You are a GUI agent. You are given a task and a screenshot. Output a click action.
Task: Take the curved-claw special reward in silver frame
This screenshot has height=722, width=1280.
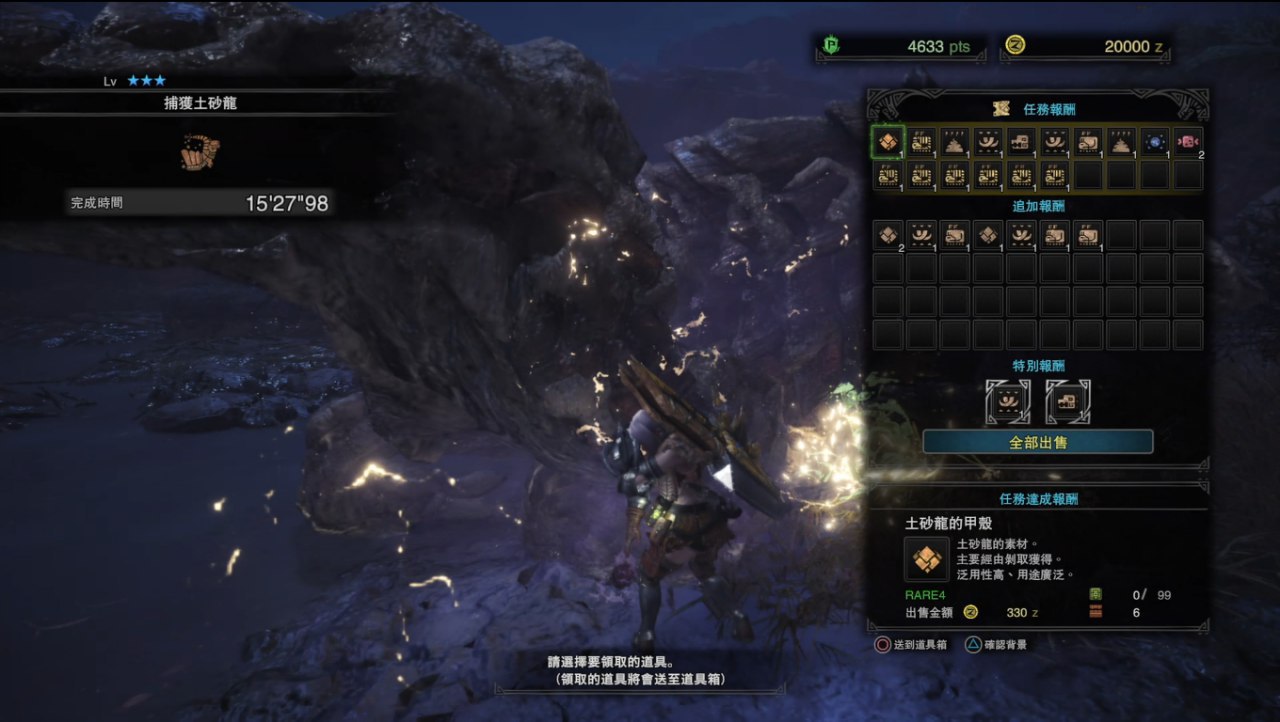coord(1007,401)
